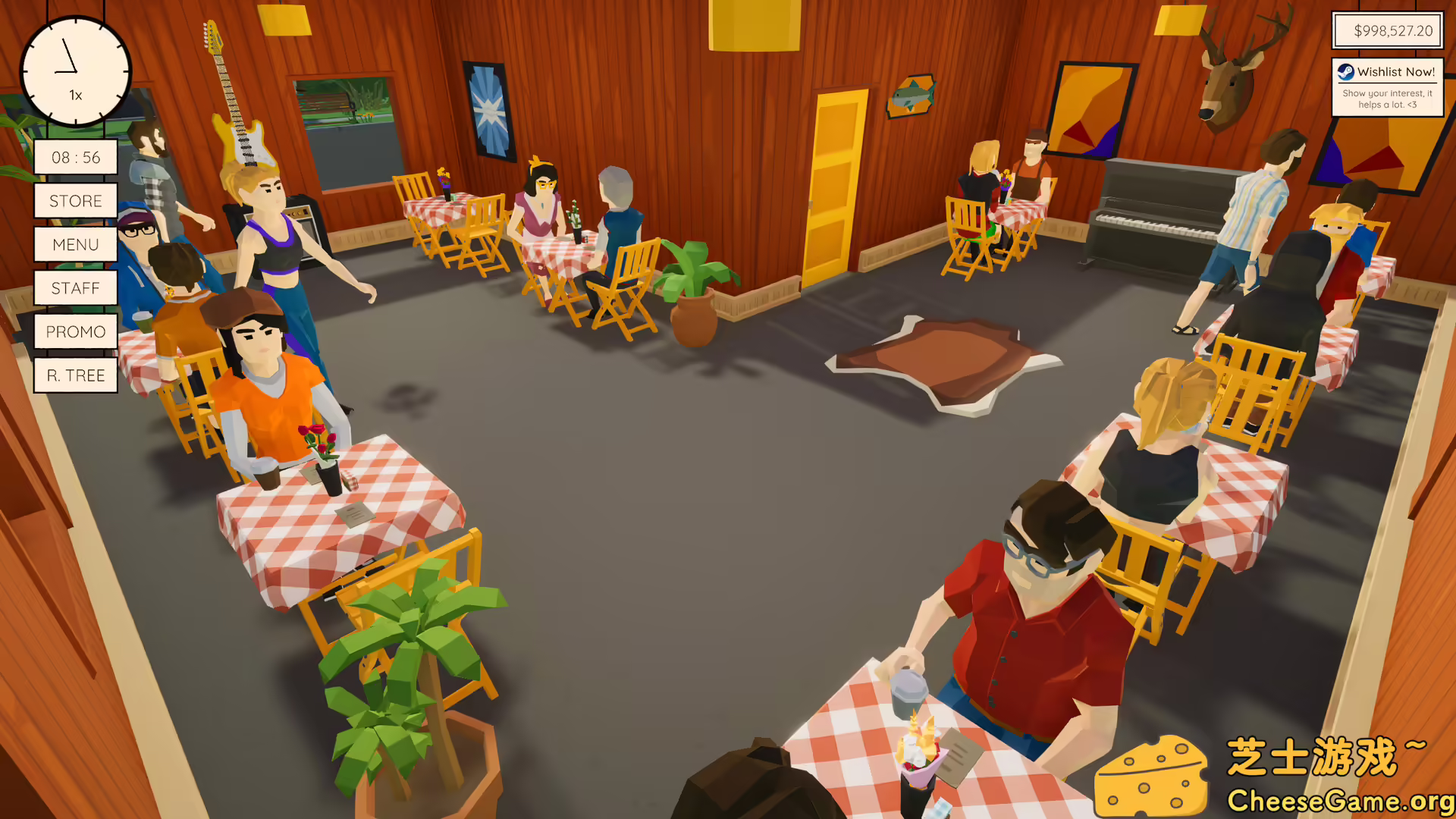This screenshot has height=819, width=1456.
Task: Click the 1x game speed clock
Action: coord(74,71)
